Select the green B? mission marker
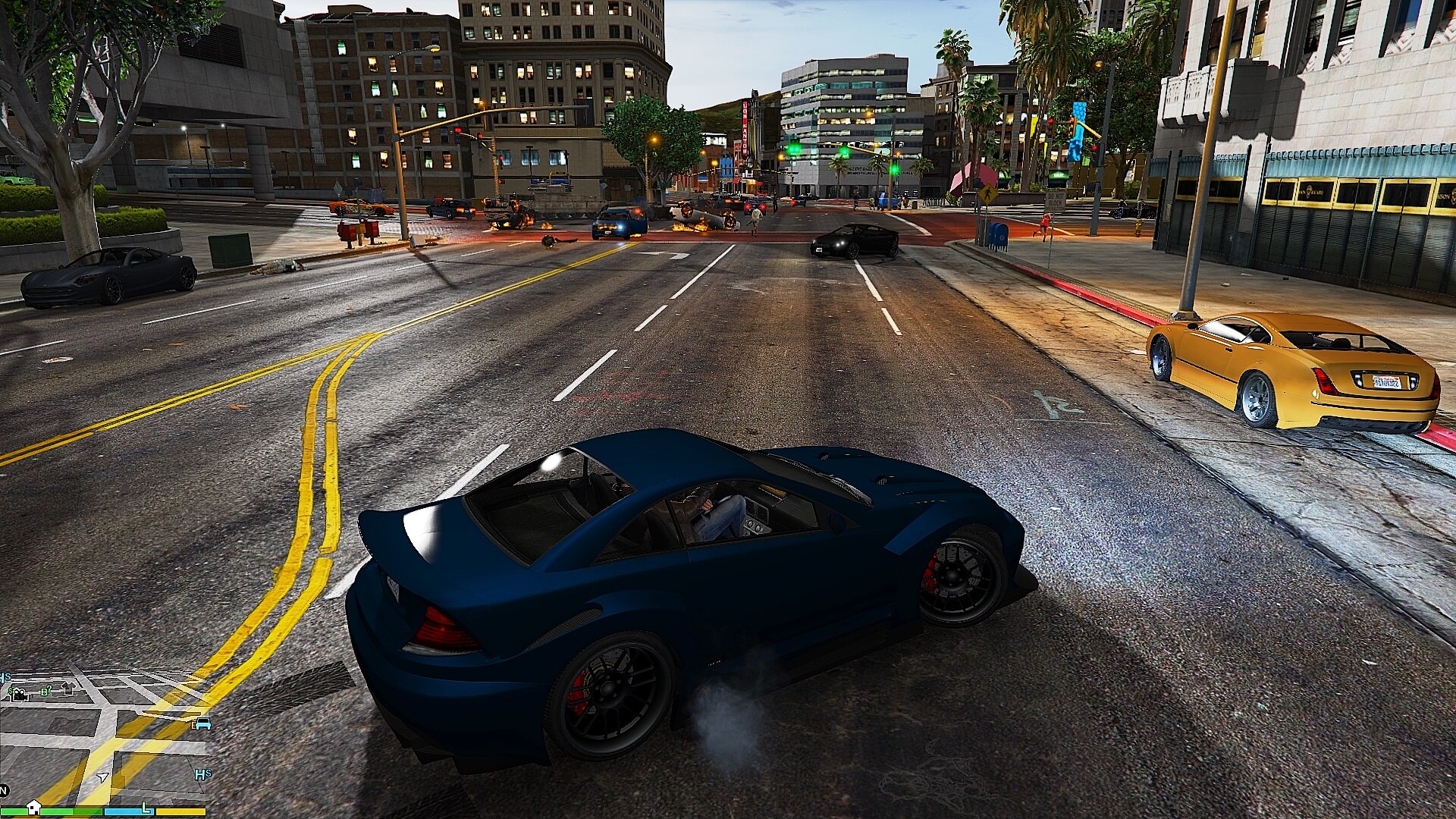 45,691
